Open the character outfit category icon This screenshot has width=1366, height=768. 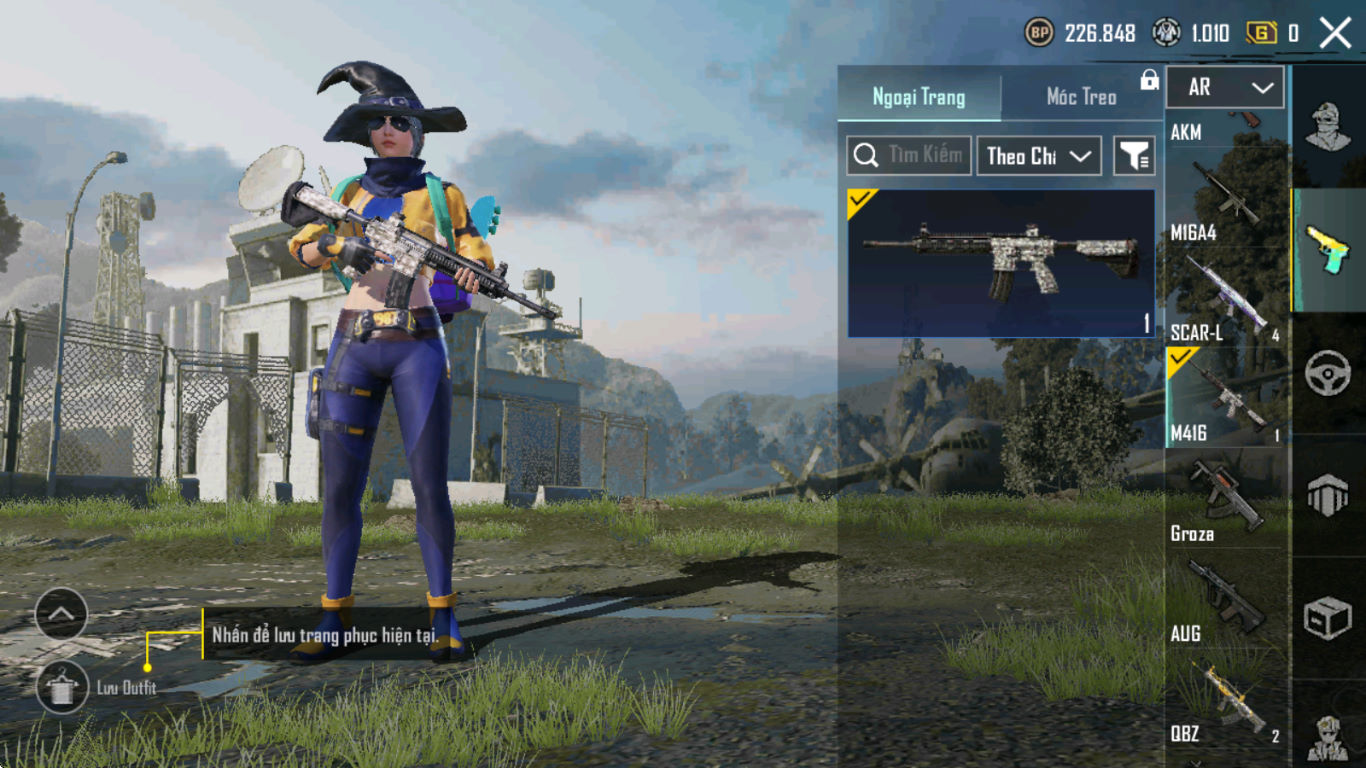[x=1328, y=125]
